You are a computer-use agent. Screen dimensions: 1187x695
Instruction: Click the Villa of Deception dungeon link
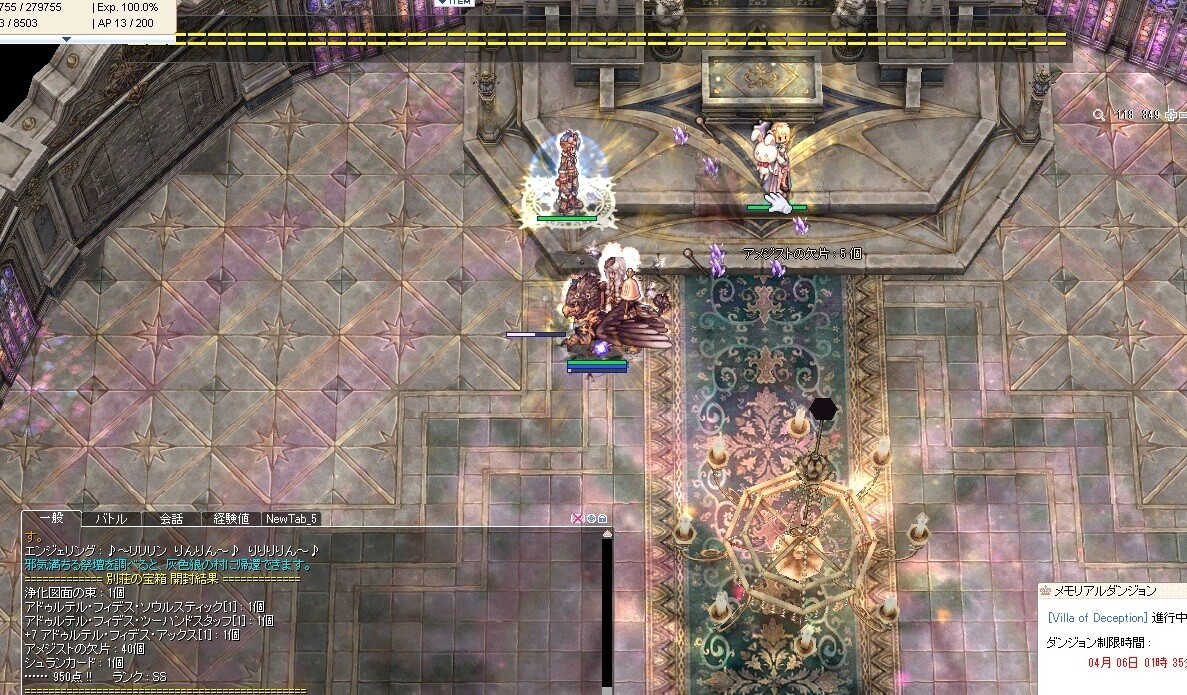[1096, 618]
